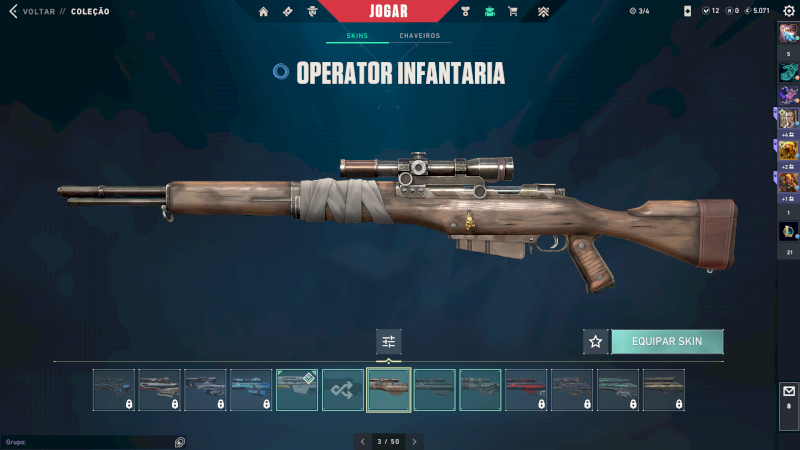The image size is (800, 450).
Task: Choose the red locked Operator skin thumbnail
Action: point(526,390)
